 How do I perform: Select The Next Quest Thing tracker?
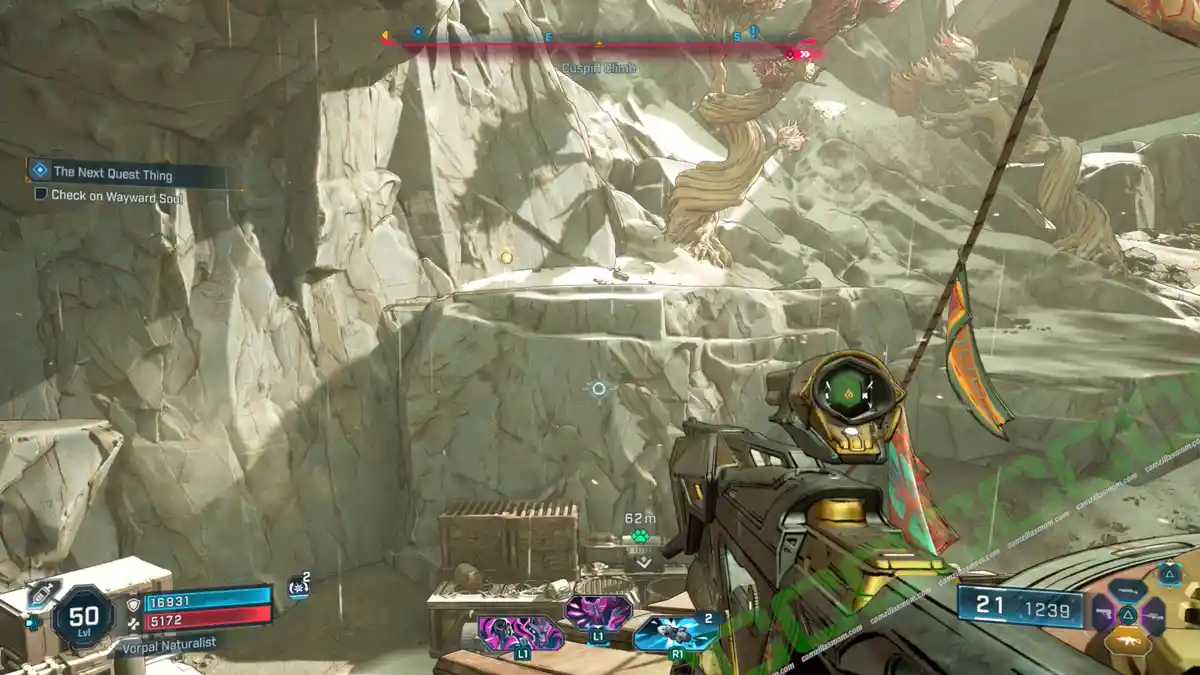coord(112,174)
